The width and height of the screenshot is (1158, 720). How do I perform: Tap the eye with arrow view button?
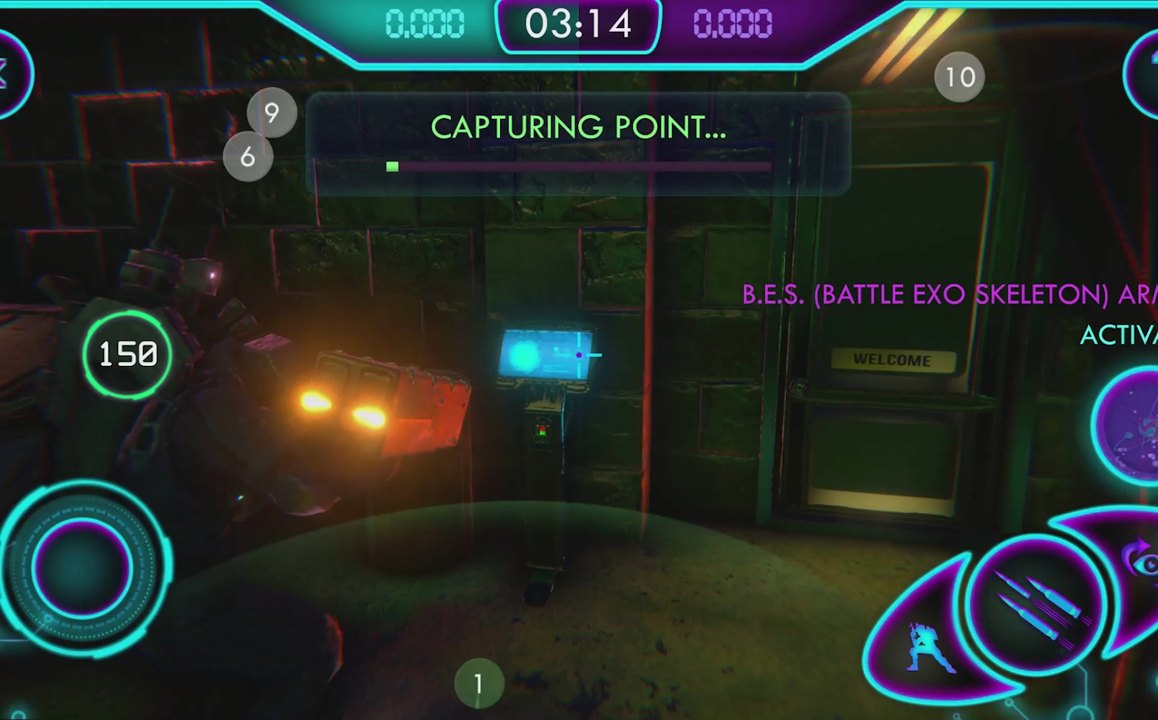click(x=1138, y=562)
